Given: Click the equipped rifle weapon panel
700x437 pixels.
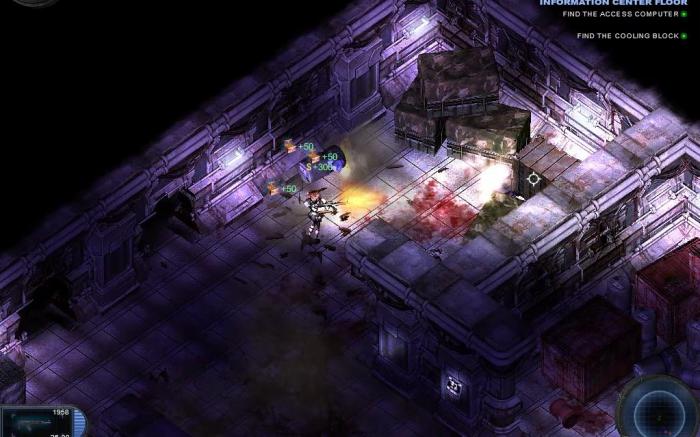Looking at the screenshot, I should pos(40,422).
